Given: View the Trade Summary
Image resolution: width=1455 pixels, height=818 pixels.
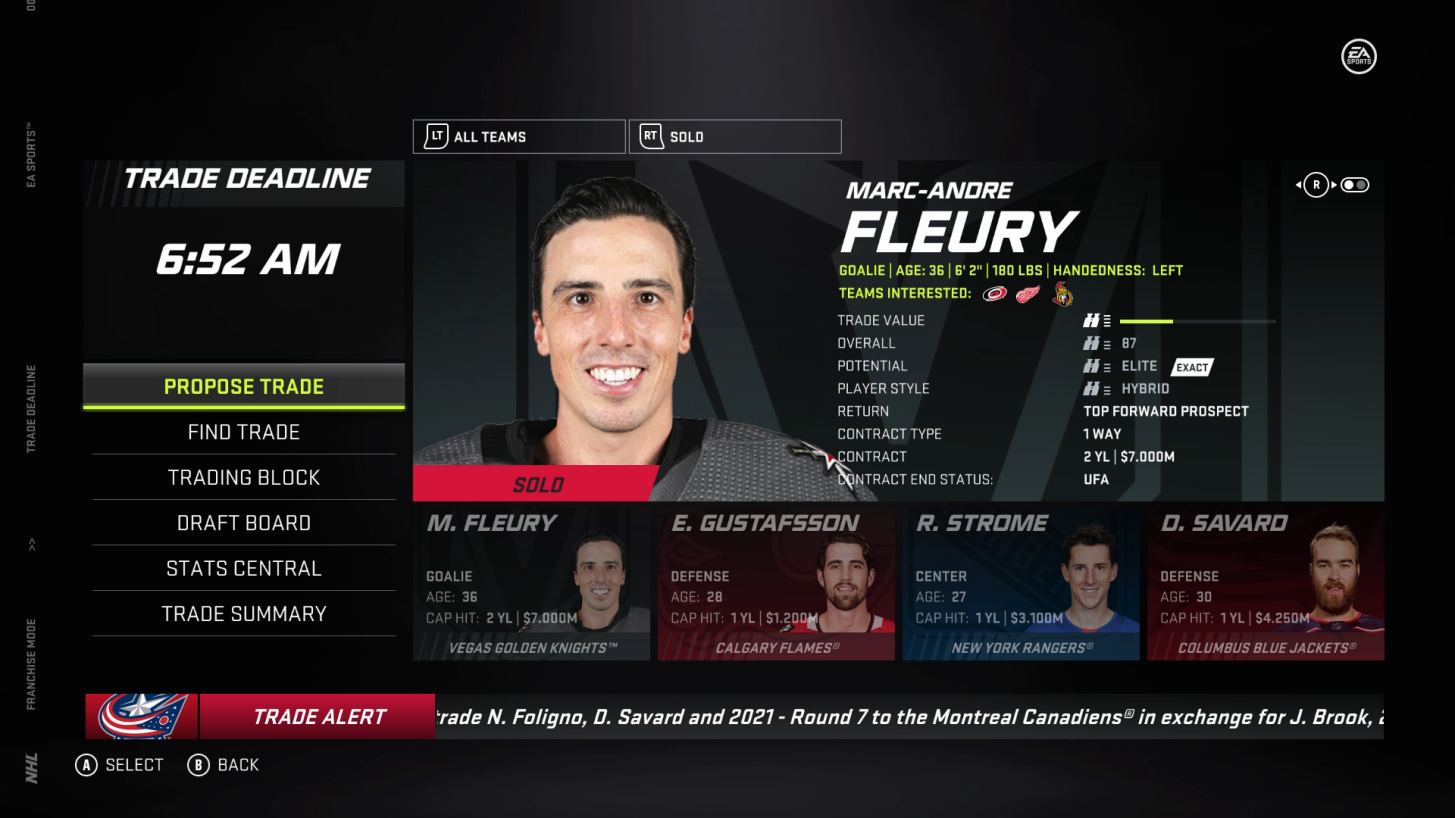Looking at the screenshot, I should coord(244,614).
